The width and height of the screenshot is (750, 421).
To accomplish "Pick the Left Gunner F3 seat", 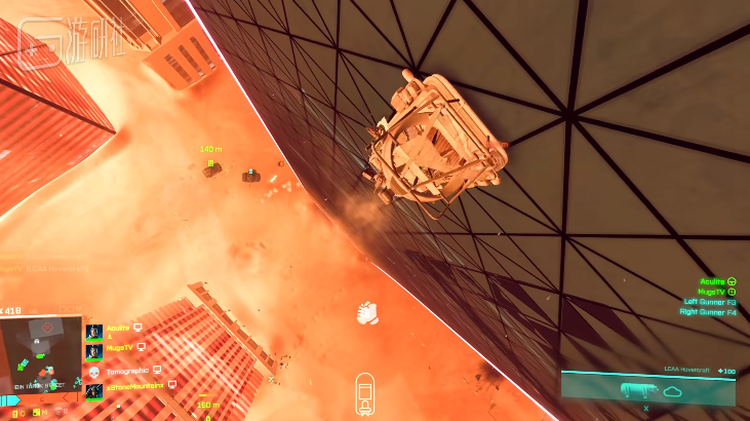I will (709, 302).
